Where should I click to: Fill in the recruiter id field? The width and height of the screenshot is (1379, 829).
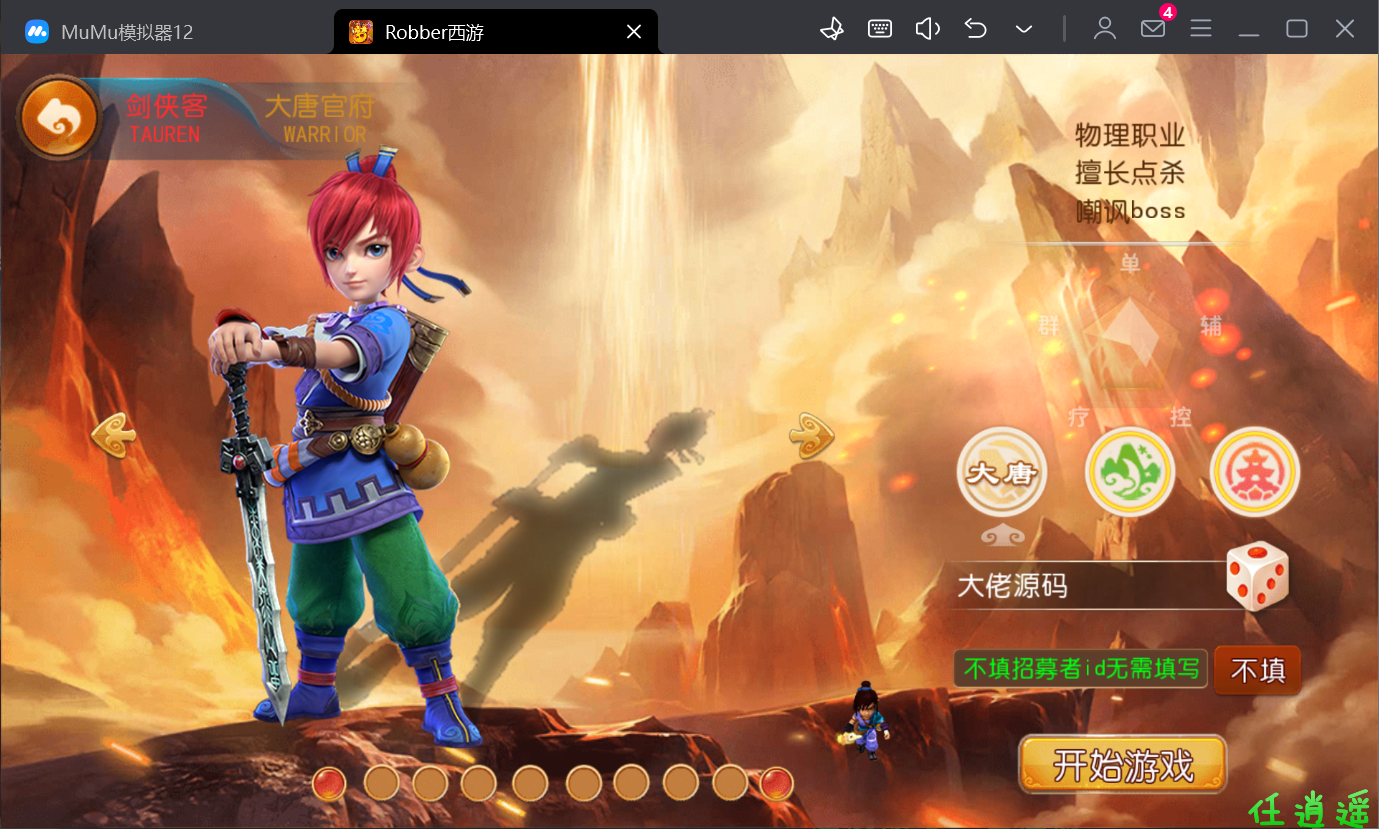pos(1080,669)
